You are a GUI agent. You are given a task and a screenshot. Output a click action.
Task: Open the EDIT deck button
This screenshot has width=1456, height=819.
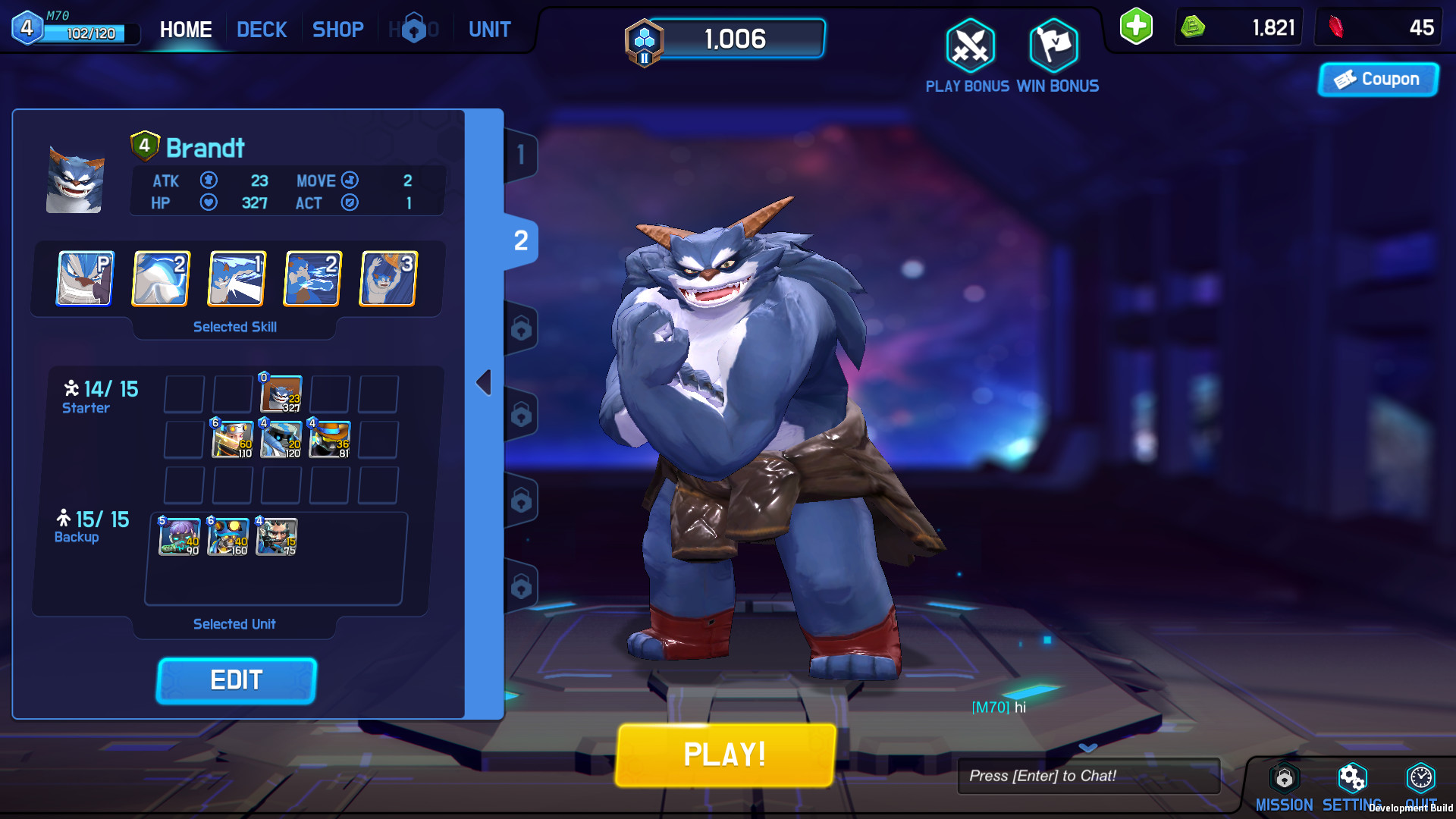tap(236, 680)
